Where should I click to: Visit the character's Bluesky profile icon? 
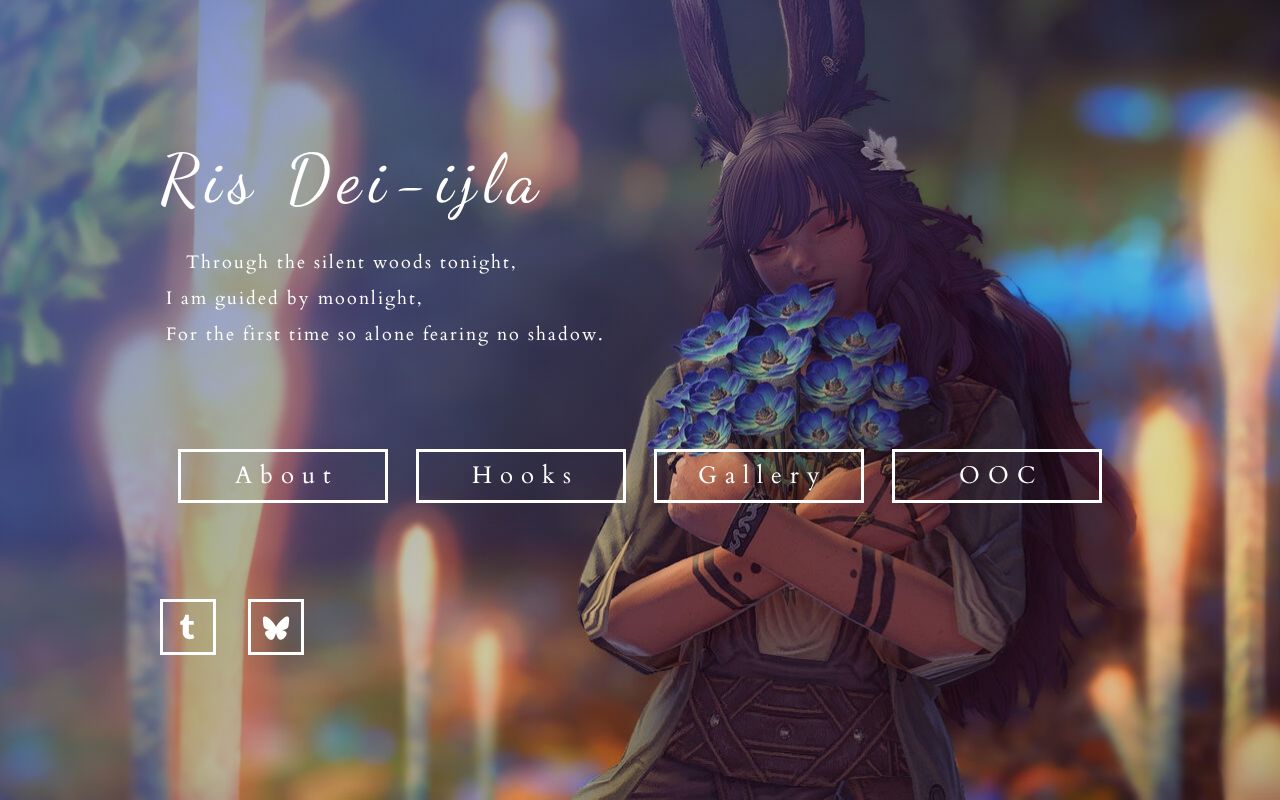275,628
